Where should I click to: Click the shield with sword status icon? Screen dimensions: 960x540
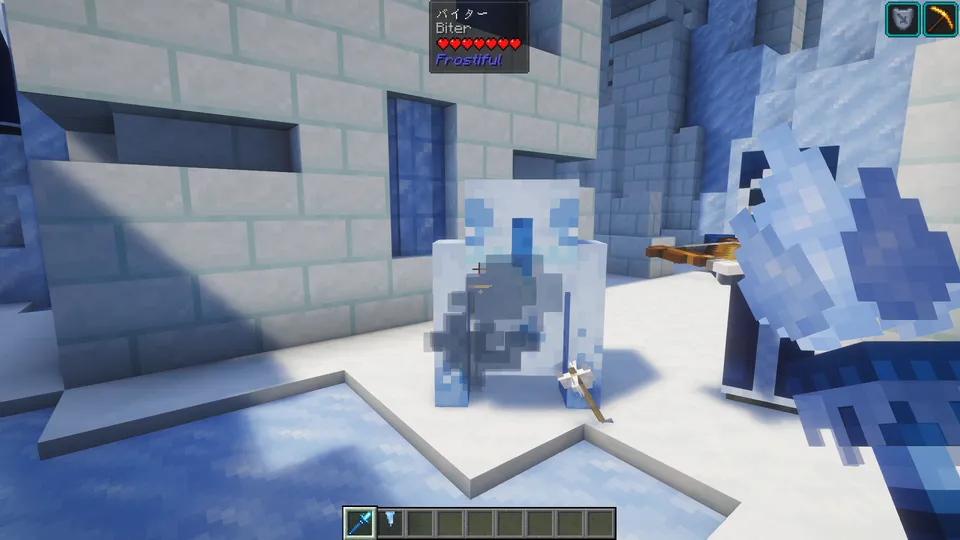pyautogui.click(x=903, y=20)
